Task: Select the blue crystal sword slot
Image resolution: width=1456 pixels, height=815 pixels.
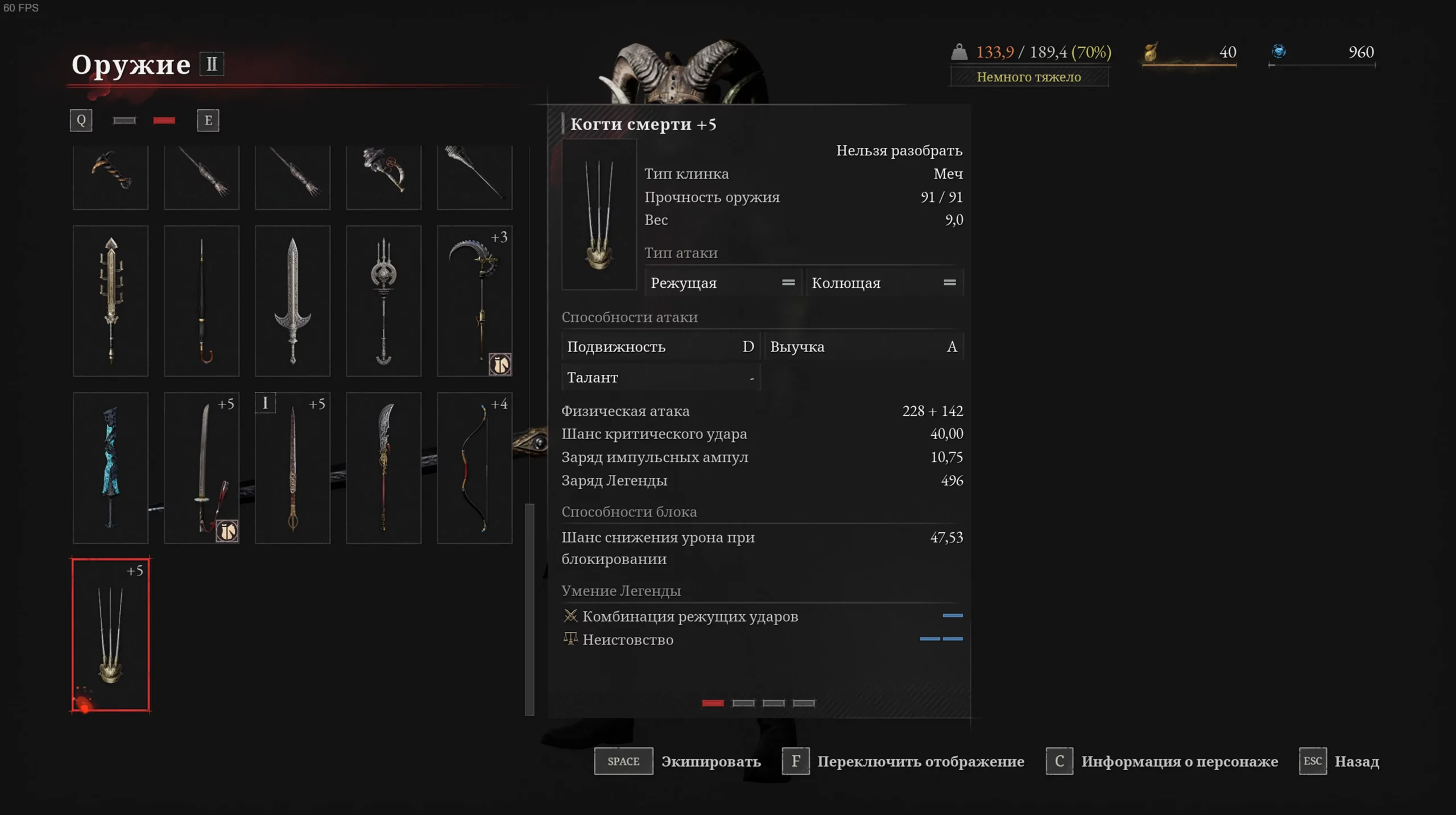Action: tap(110, 468)
